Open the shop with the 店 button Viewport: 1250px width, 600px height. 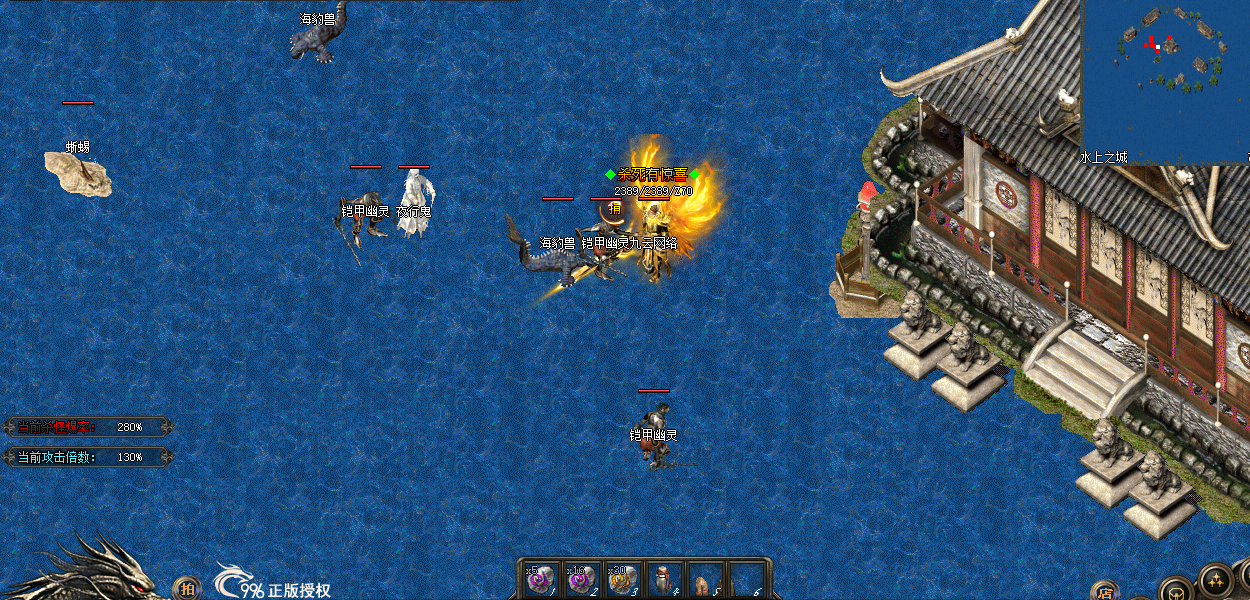(x=1104, y=590)
